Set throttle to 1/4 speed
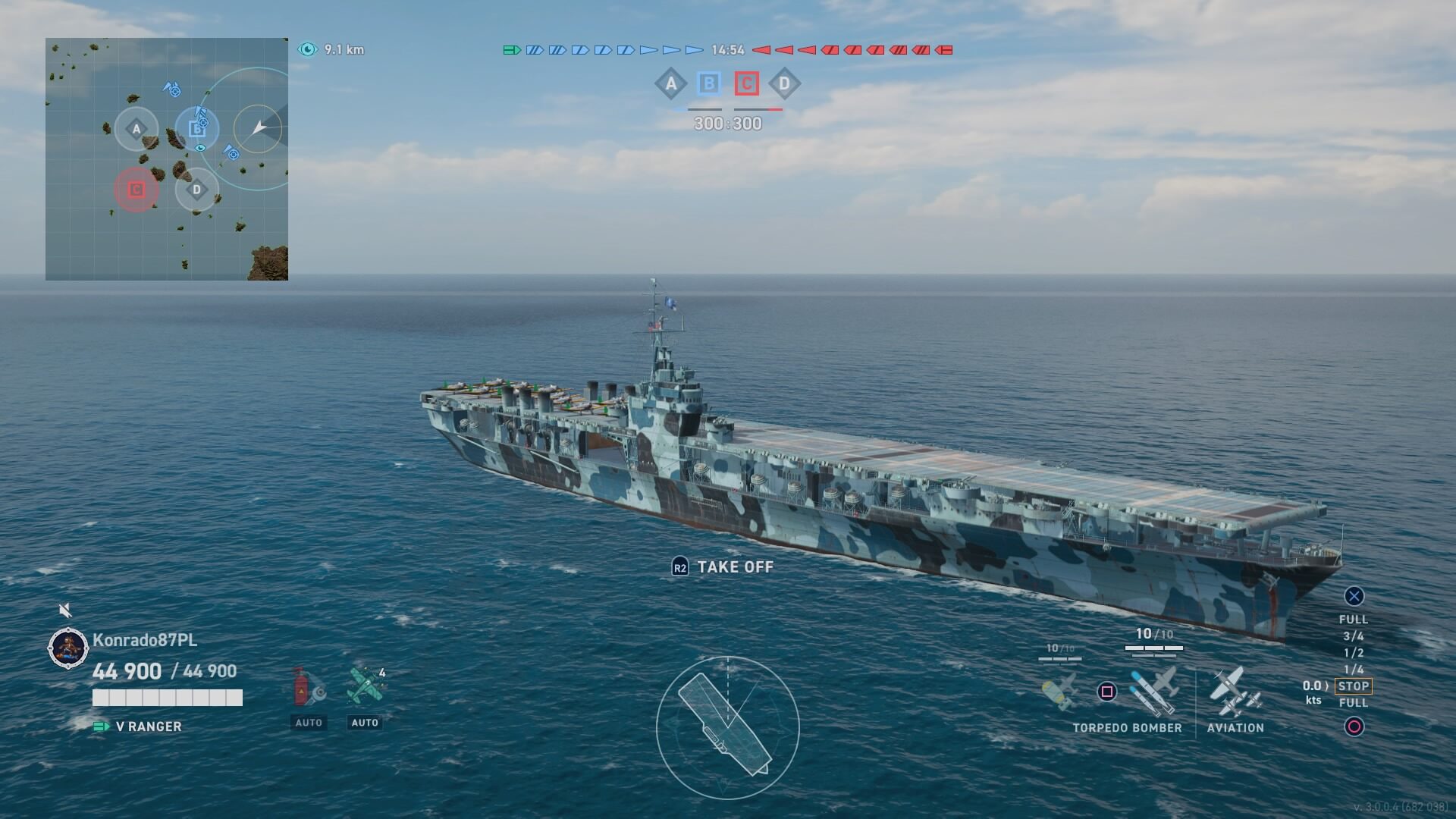Screen dimensions: 1456x819 pyautogui.click(x=1354, y=670)
